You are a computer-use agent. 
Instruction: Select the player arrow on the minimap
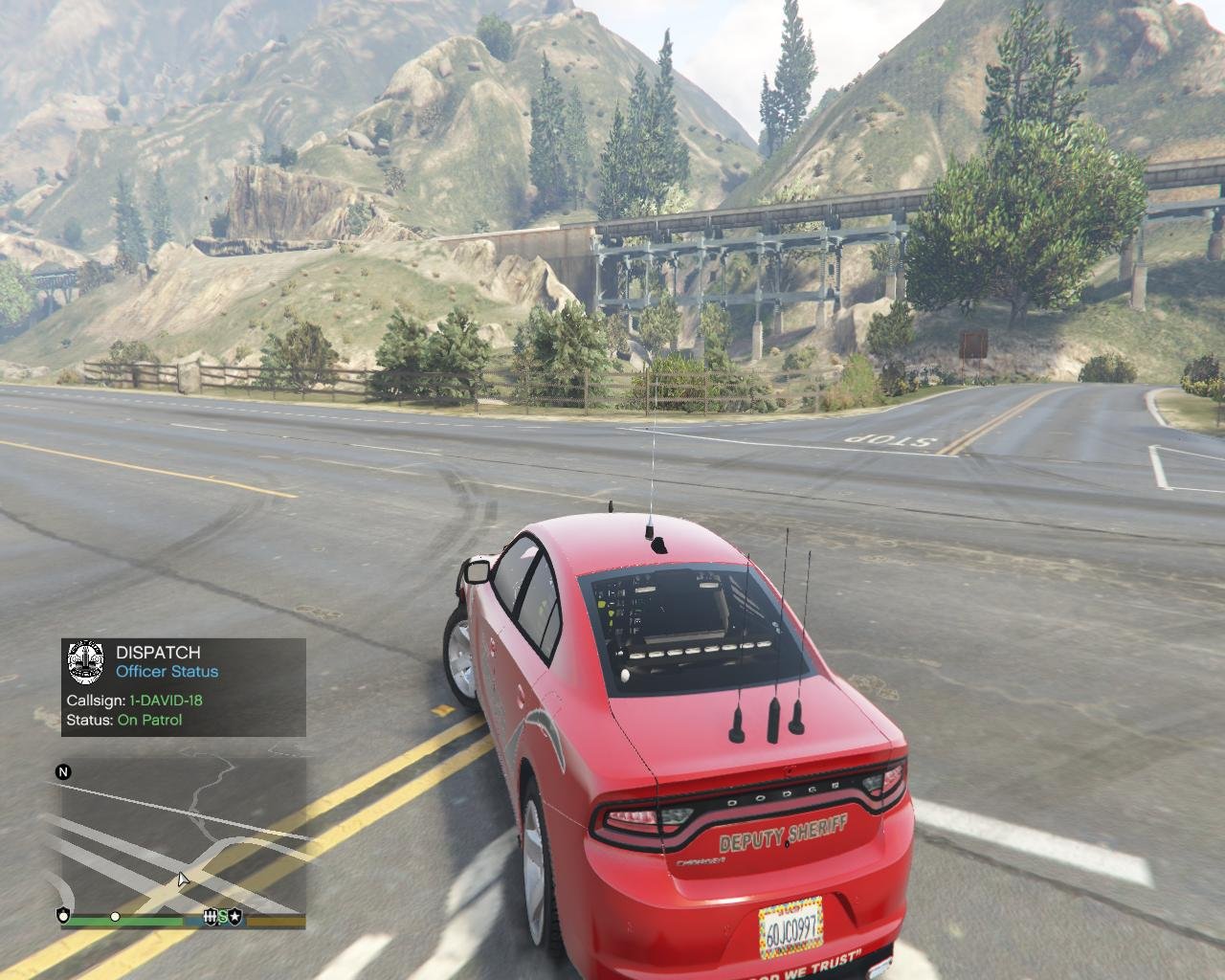tap(183, 880)
